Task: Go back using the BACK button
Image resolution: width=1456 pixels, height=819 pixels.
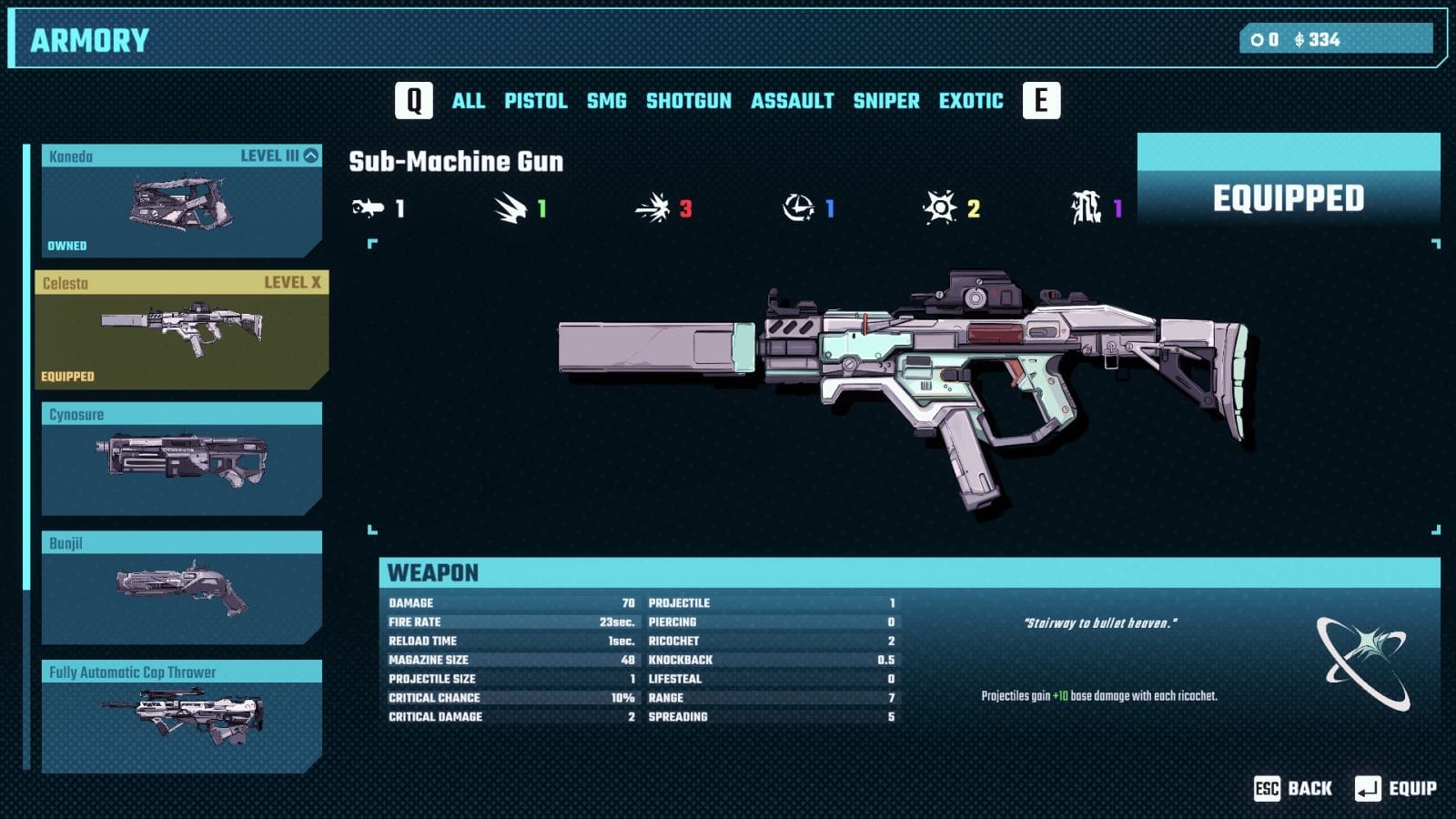Action: [x=1293, y=788]
